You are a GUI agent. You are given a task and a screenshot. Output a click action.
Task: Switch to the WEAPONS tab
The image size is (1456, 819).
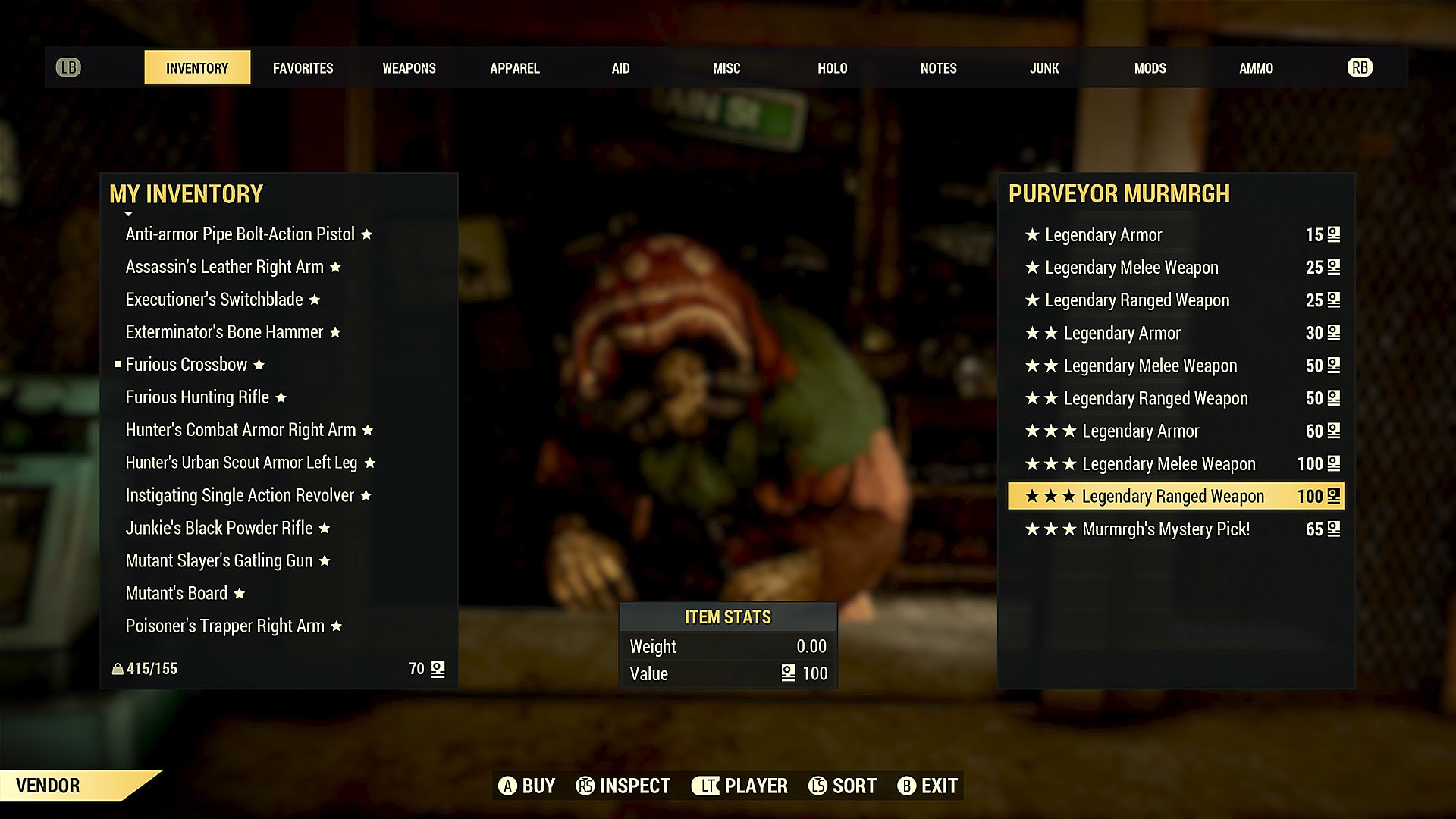(408, 67)
